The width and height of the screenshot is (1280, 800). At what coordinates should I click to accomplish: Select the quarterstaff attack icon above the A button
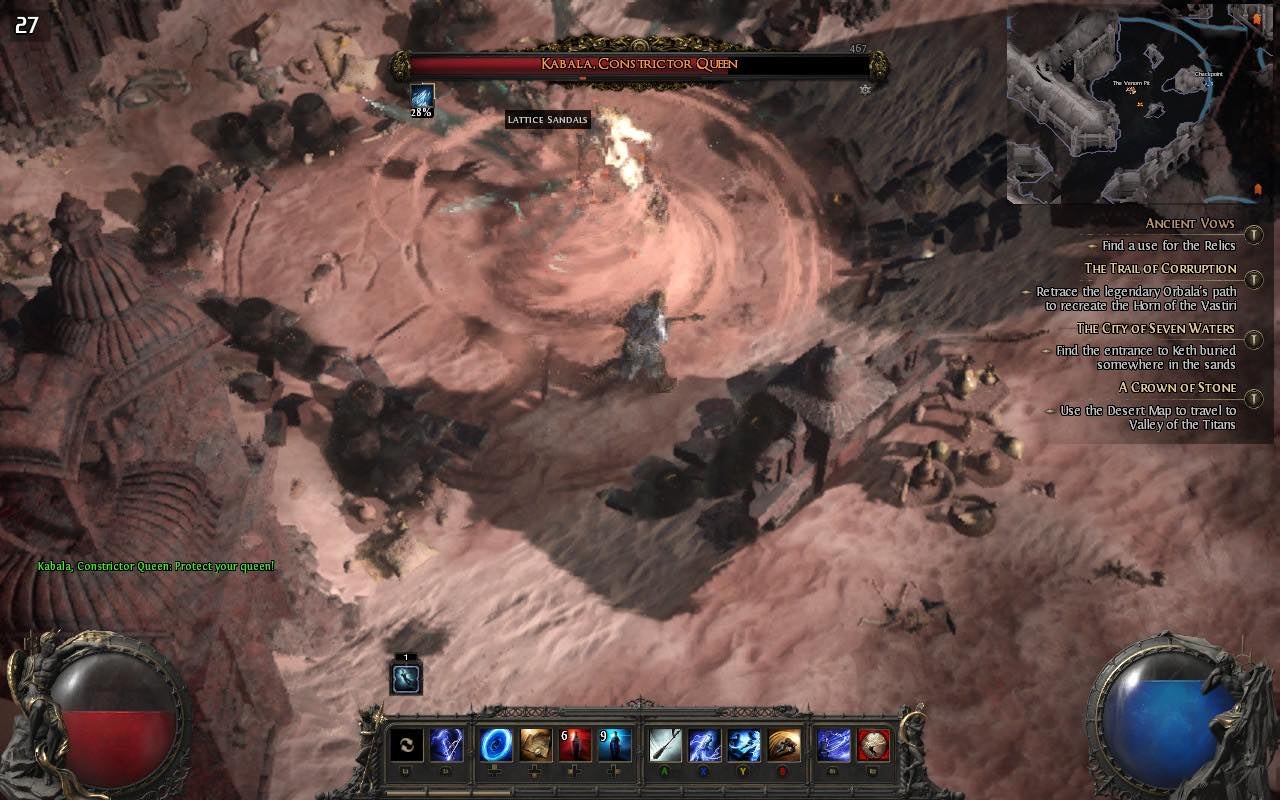pos(664,742)
